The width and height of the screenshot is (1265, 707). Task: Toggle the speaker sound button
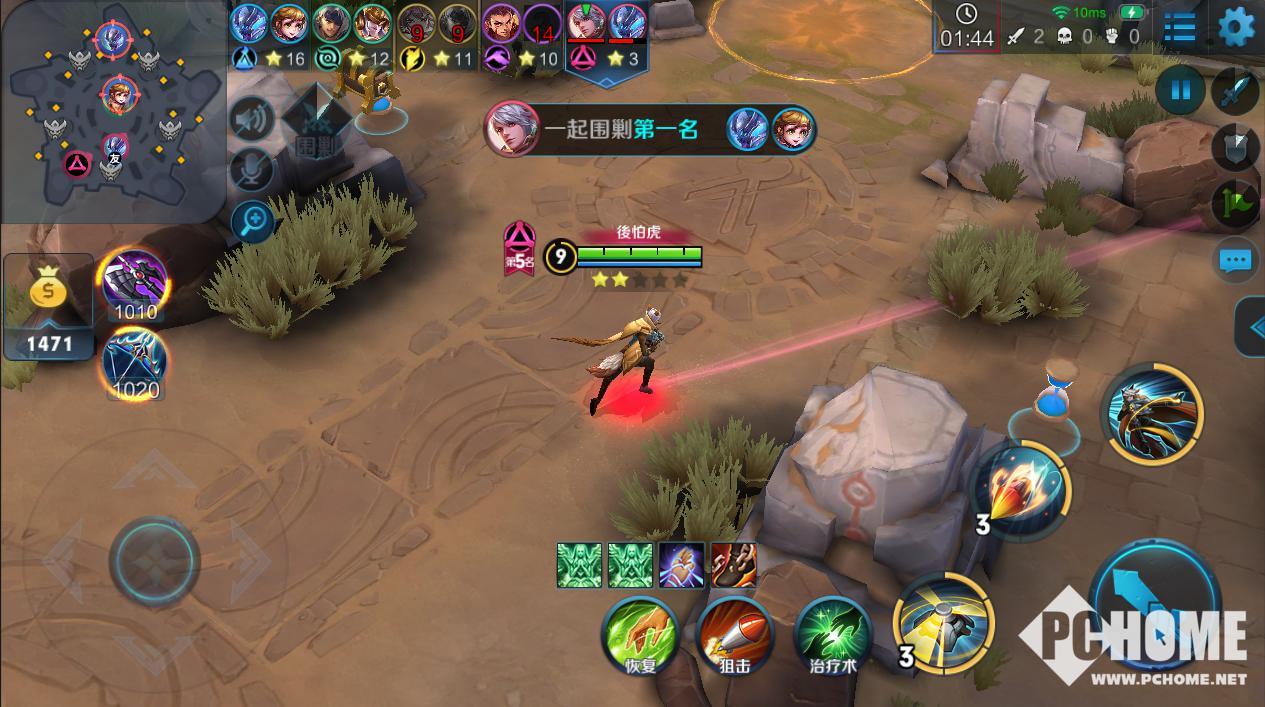[x=252, y=120]
